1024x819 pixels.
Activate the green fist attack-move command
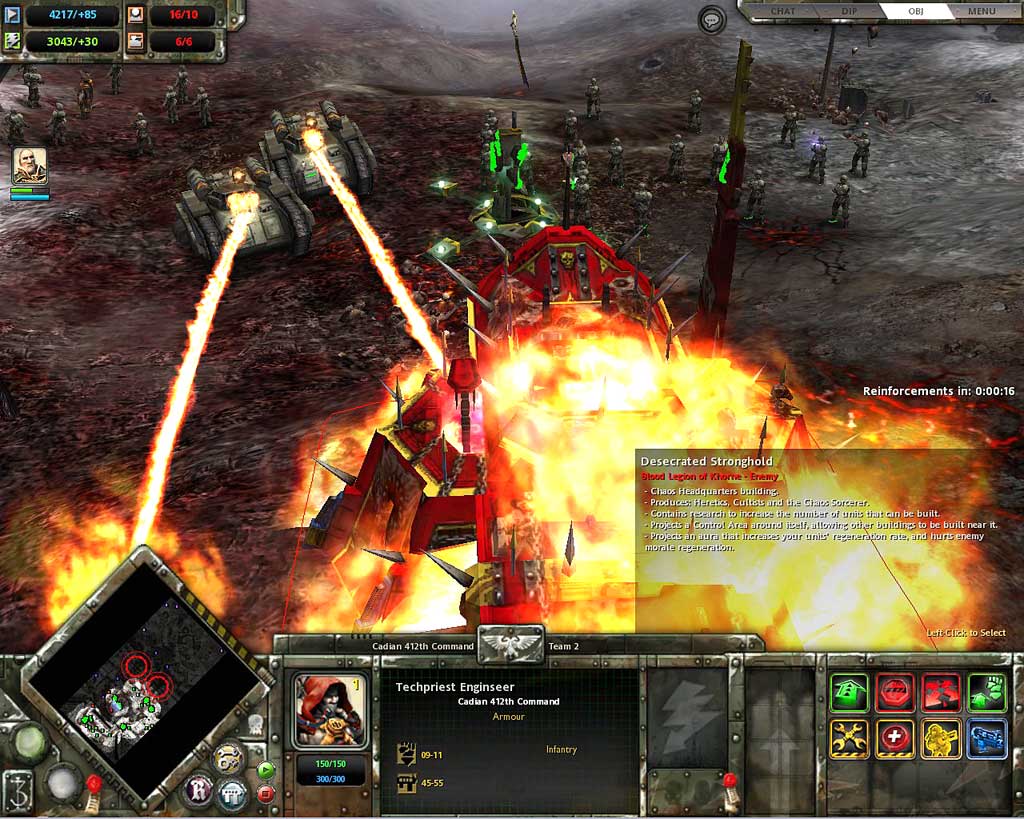point(987,691)
